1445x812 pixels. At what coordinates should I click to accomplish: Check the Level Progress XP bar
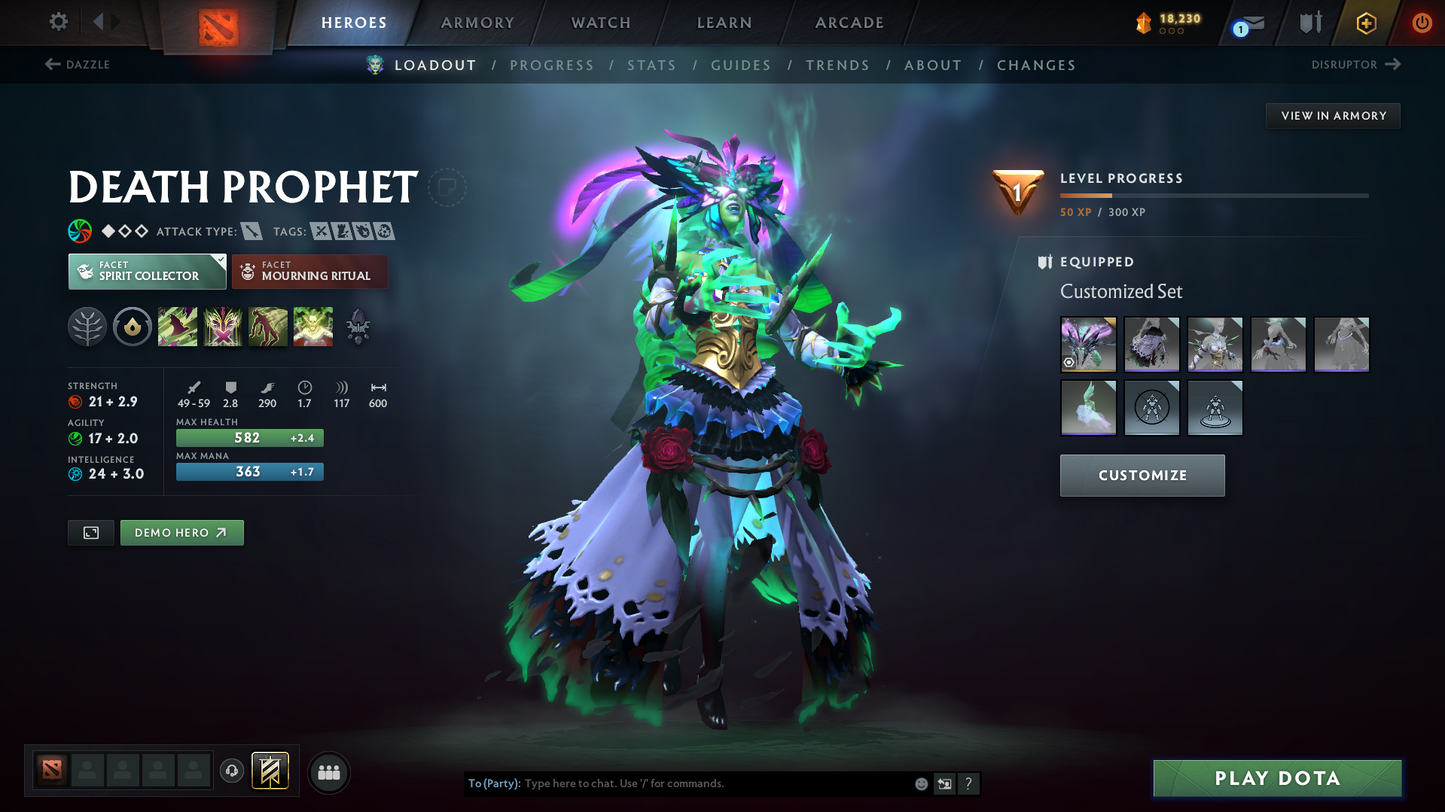[x=1213, y=196]
